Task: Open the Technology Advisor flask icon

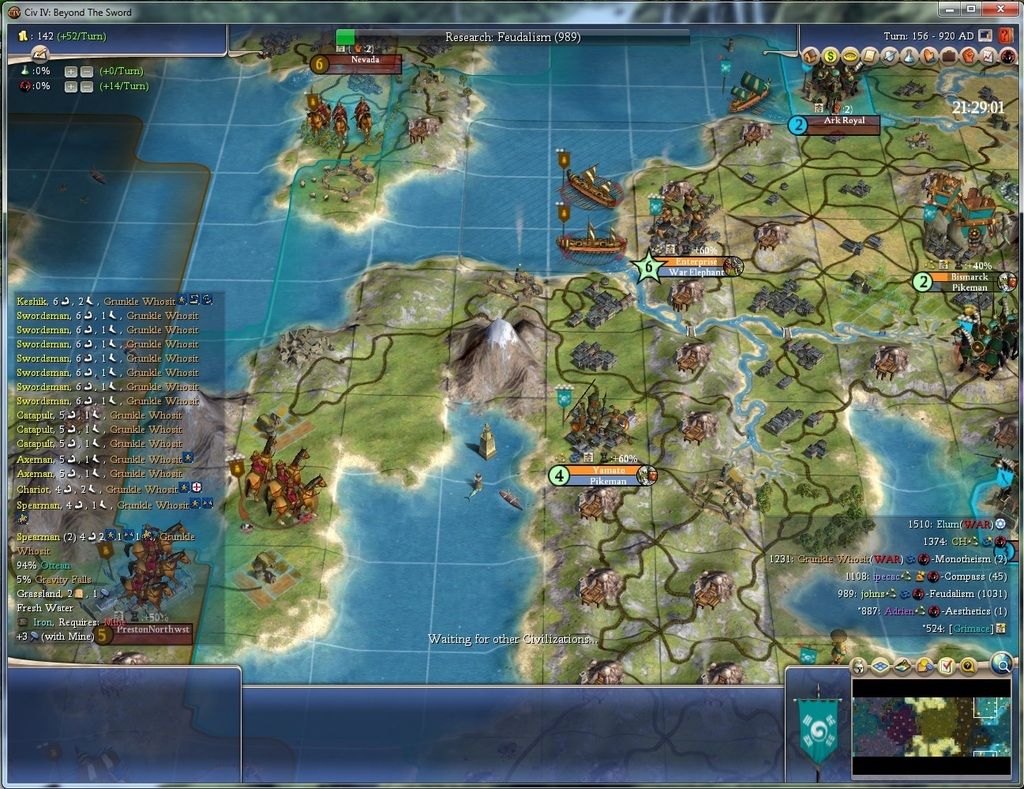Action: pyautogui.click(x=906, y=56)
